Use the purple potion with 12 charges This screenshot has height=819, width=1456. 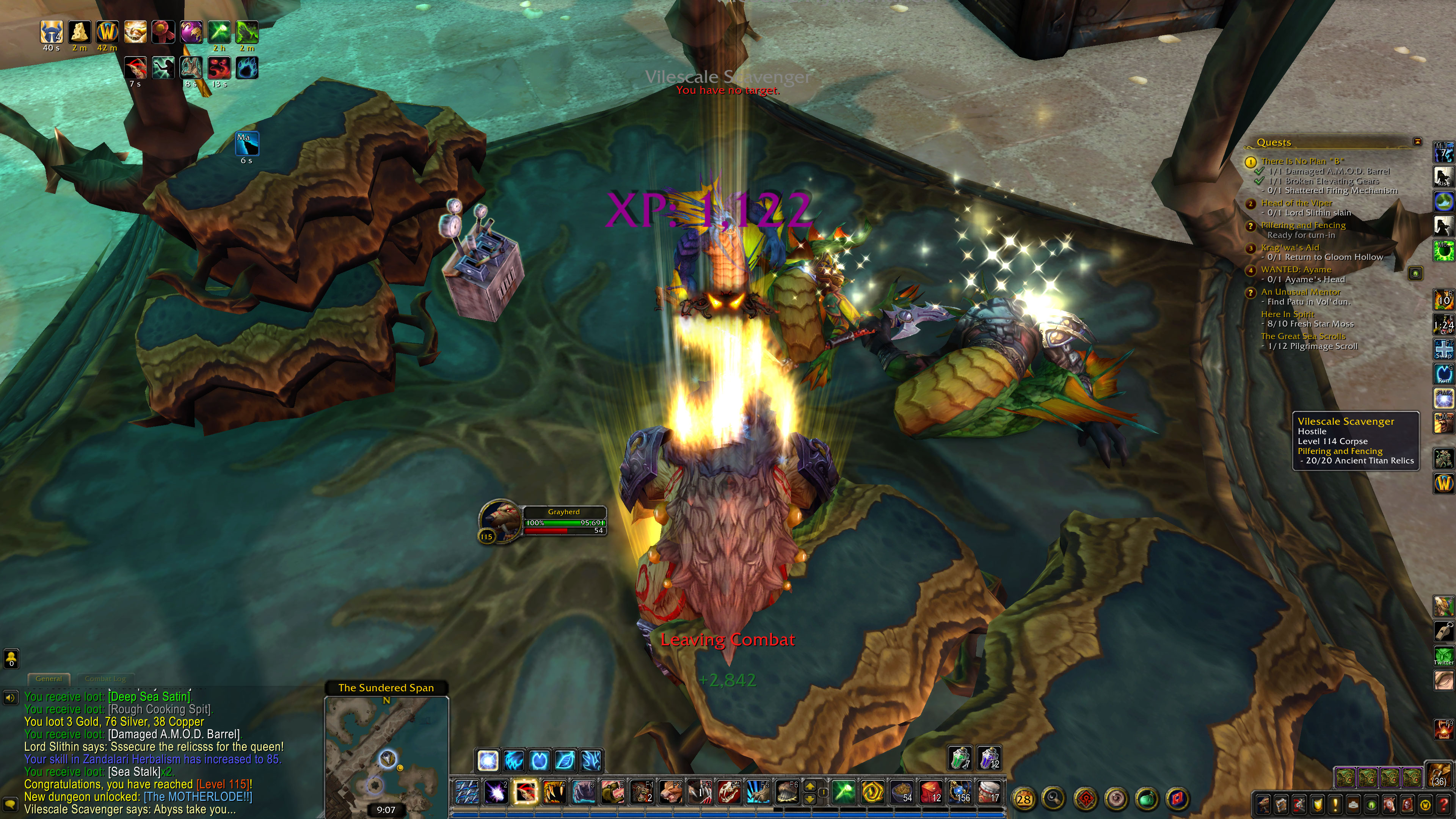point(989,758)
